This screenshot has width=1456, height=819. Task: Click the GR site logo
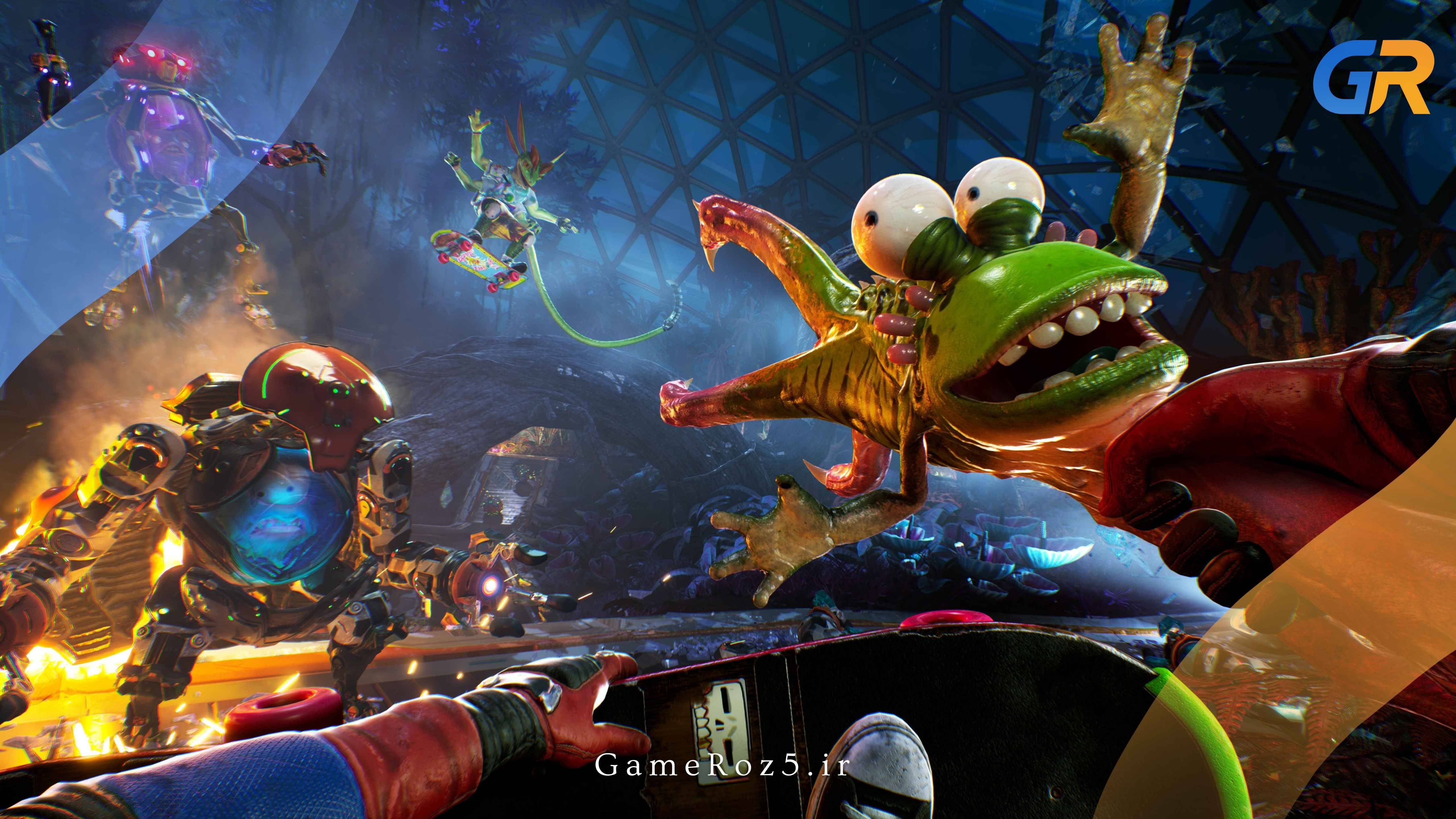[1371, 78]
